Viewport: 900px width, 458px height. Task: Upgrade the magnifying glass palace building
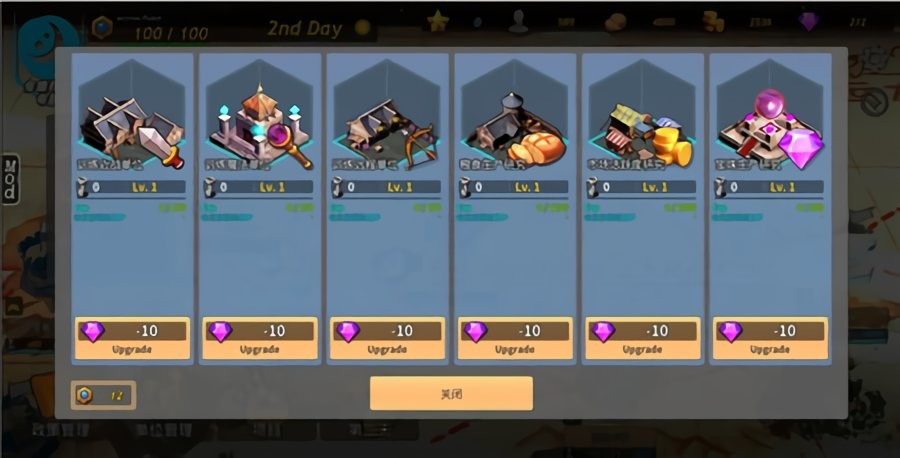[x=260, y=338]
